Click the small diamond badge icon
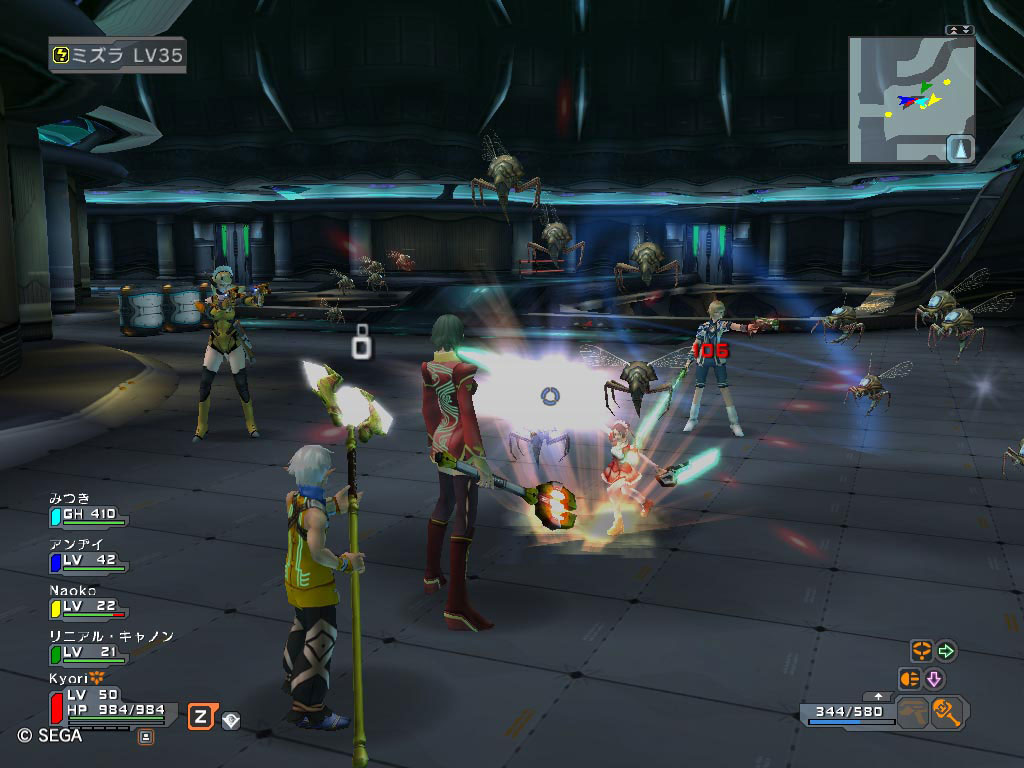Viewport: 1024px width, 768px height. (231, 719)
